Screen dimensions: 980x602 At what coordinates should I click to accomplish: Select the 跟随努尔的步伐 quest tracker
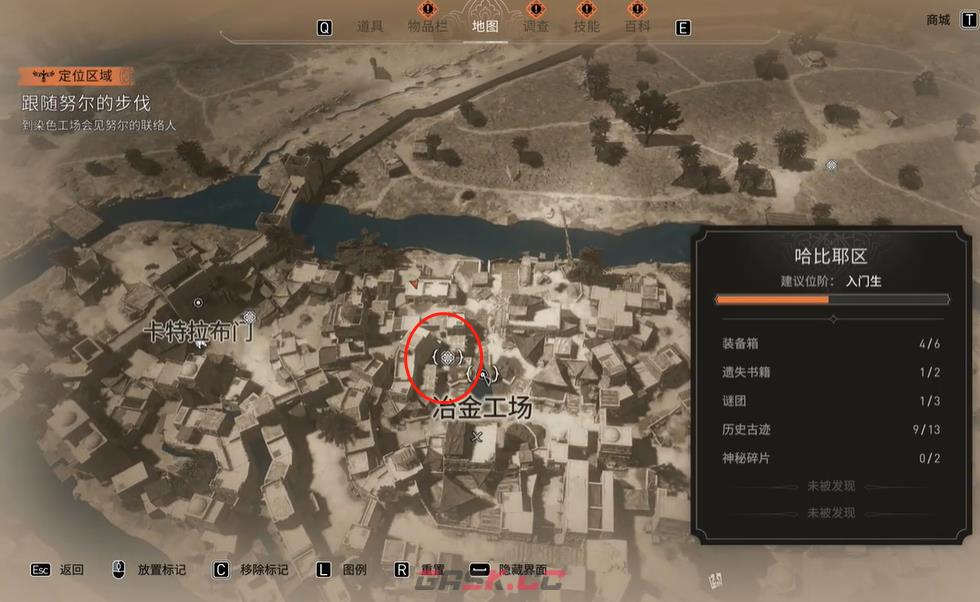click(86, 103)
